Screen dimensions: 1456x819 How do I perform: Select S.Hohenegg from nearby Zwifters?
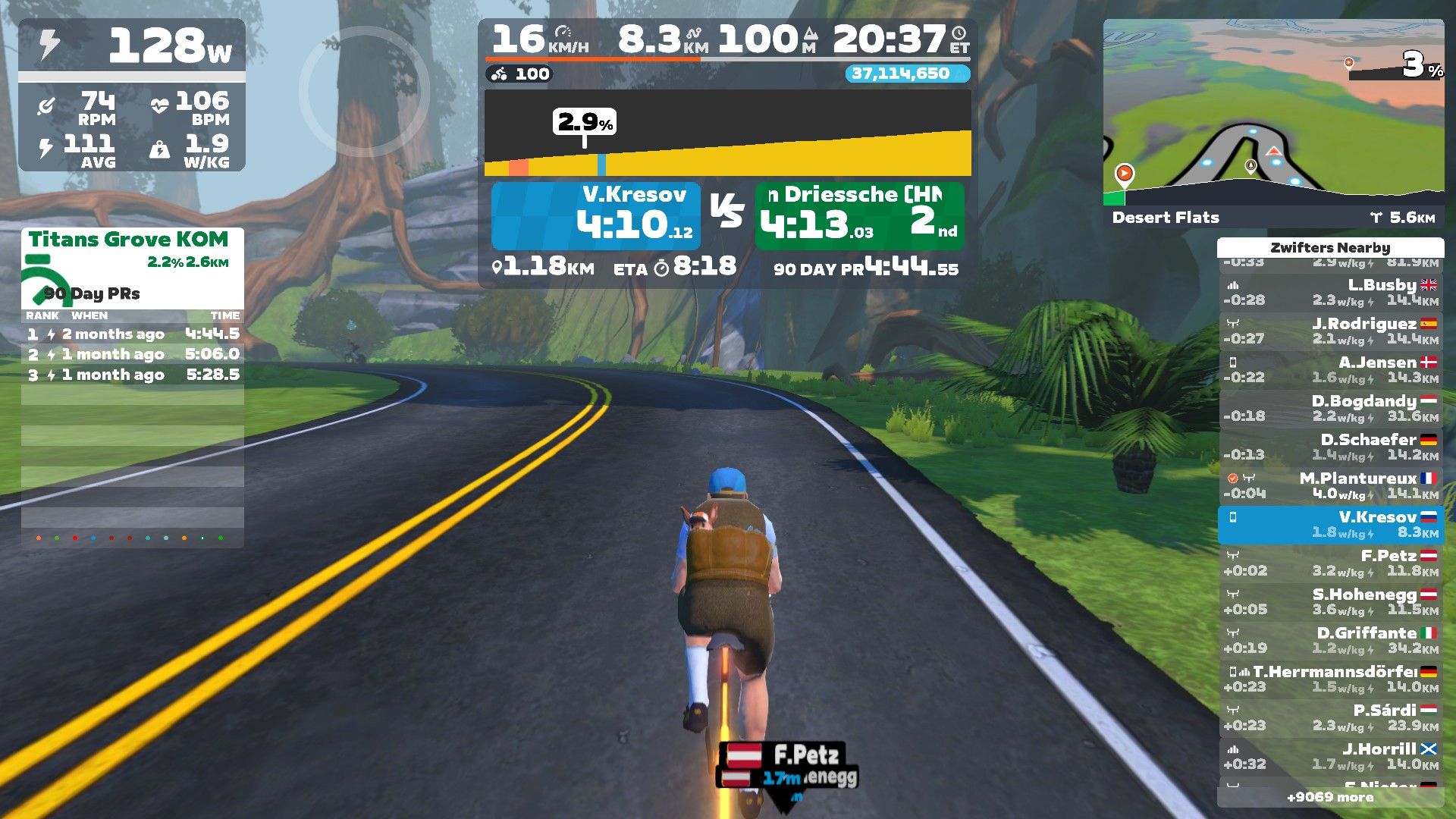coord(1331,602)
